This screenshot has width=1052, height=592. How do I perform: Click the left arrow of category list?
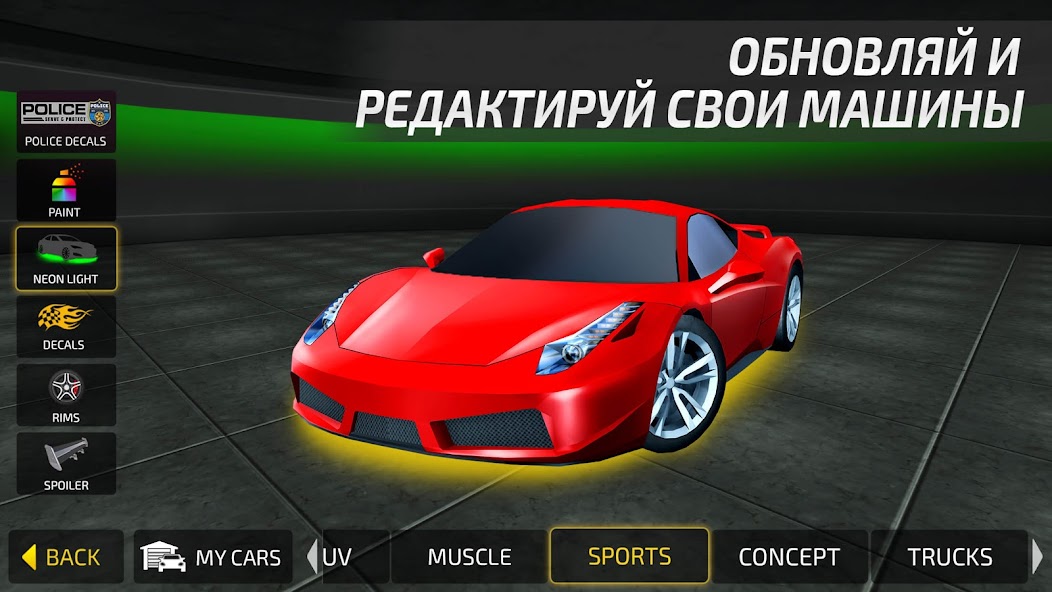[x=311, y=557]
